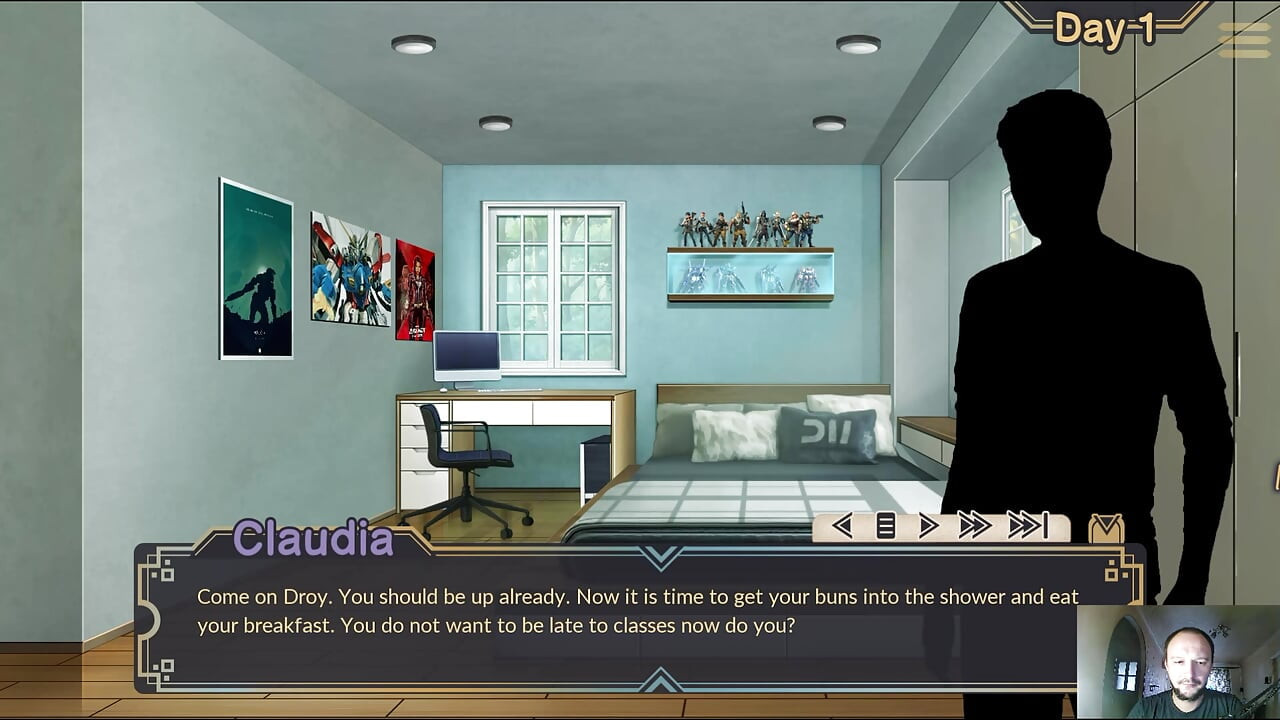Open the hamburger menu at top right

point(1244,39)
